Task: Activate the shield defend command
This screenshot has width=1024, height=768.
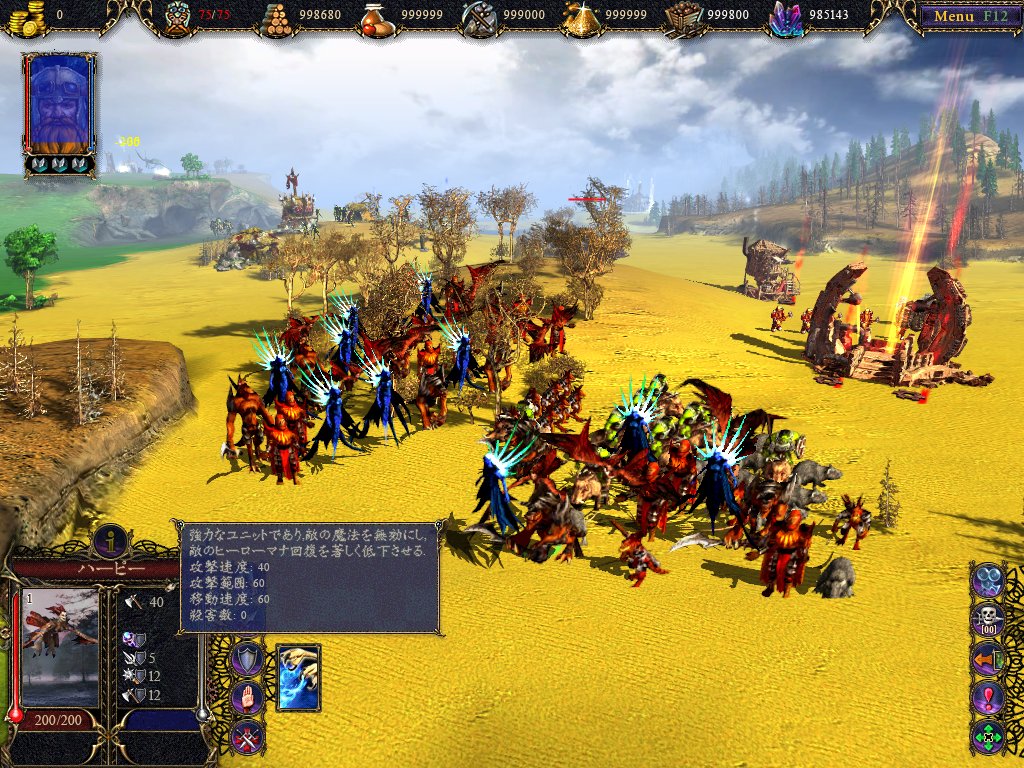Action: (247, 659)
